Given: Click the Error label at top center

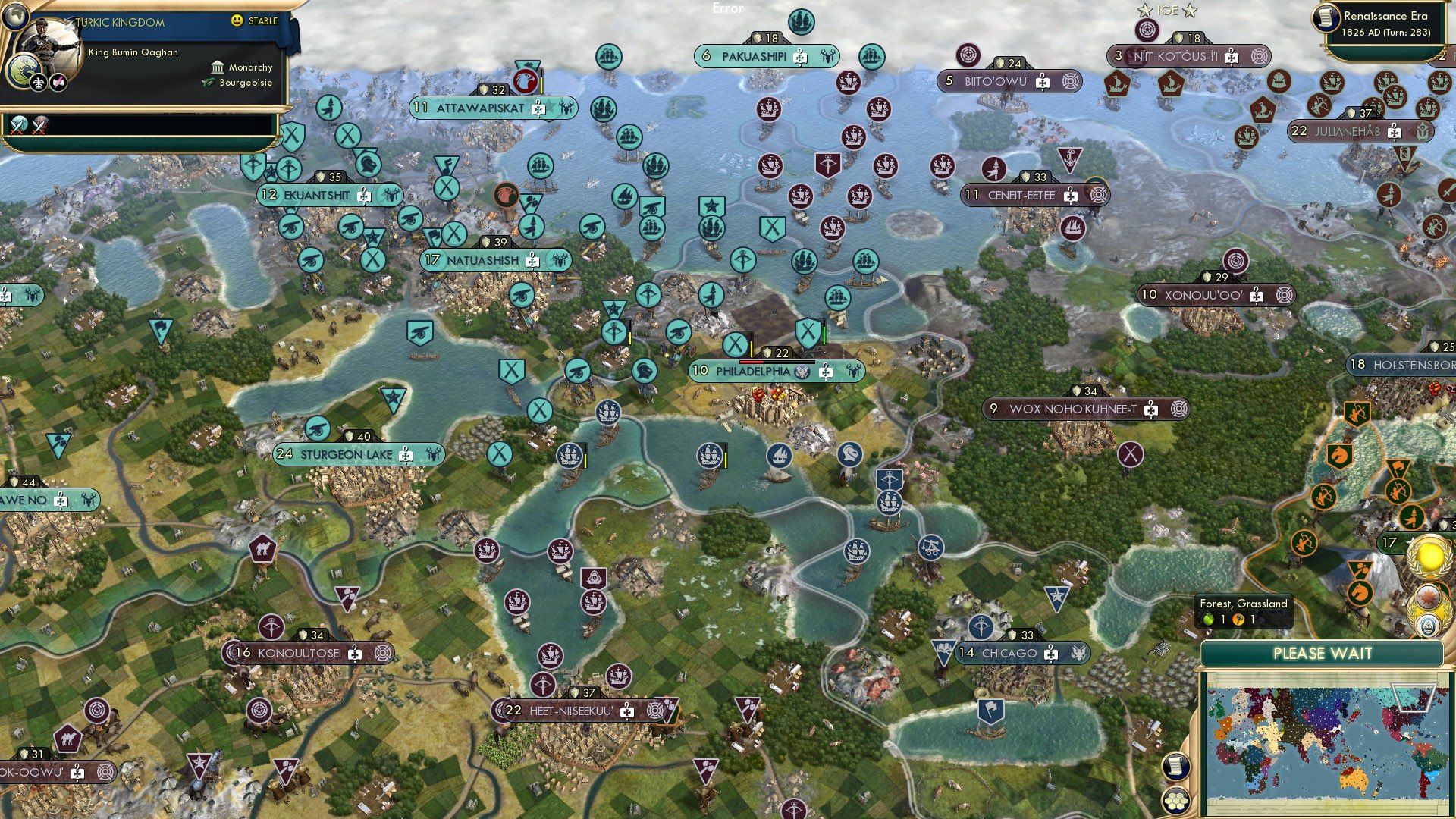Looking at the screenshot, I should [x=726, y=8].
